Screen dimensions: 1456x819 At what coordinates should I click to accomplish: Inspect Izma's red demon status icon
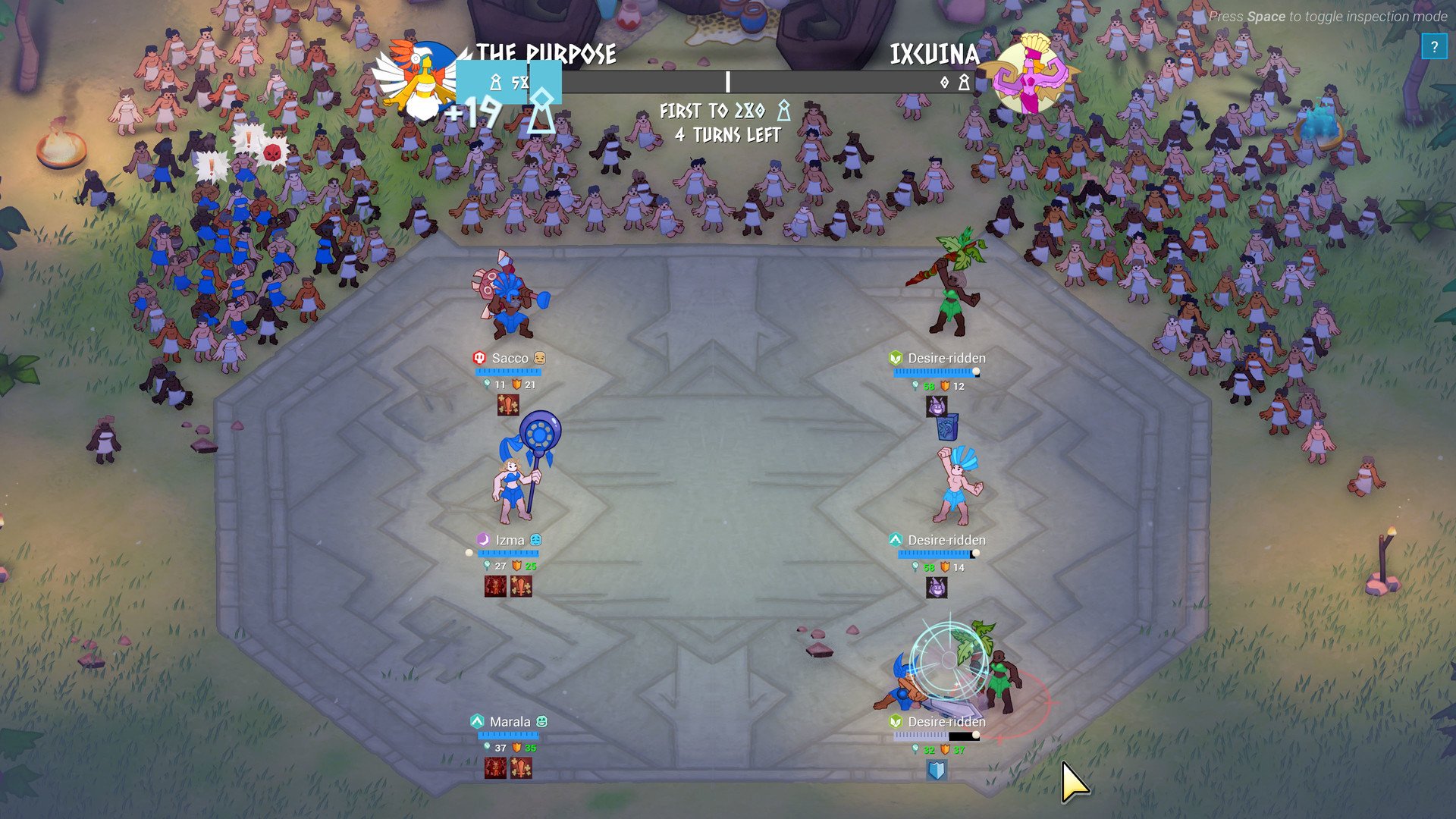coord(495,586)
